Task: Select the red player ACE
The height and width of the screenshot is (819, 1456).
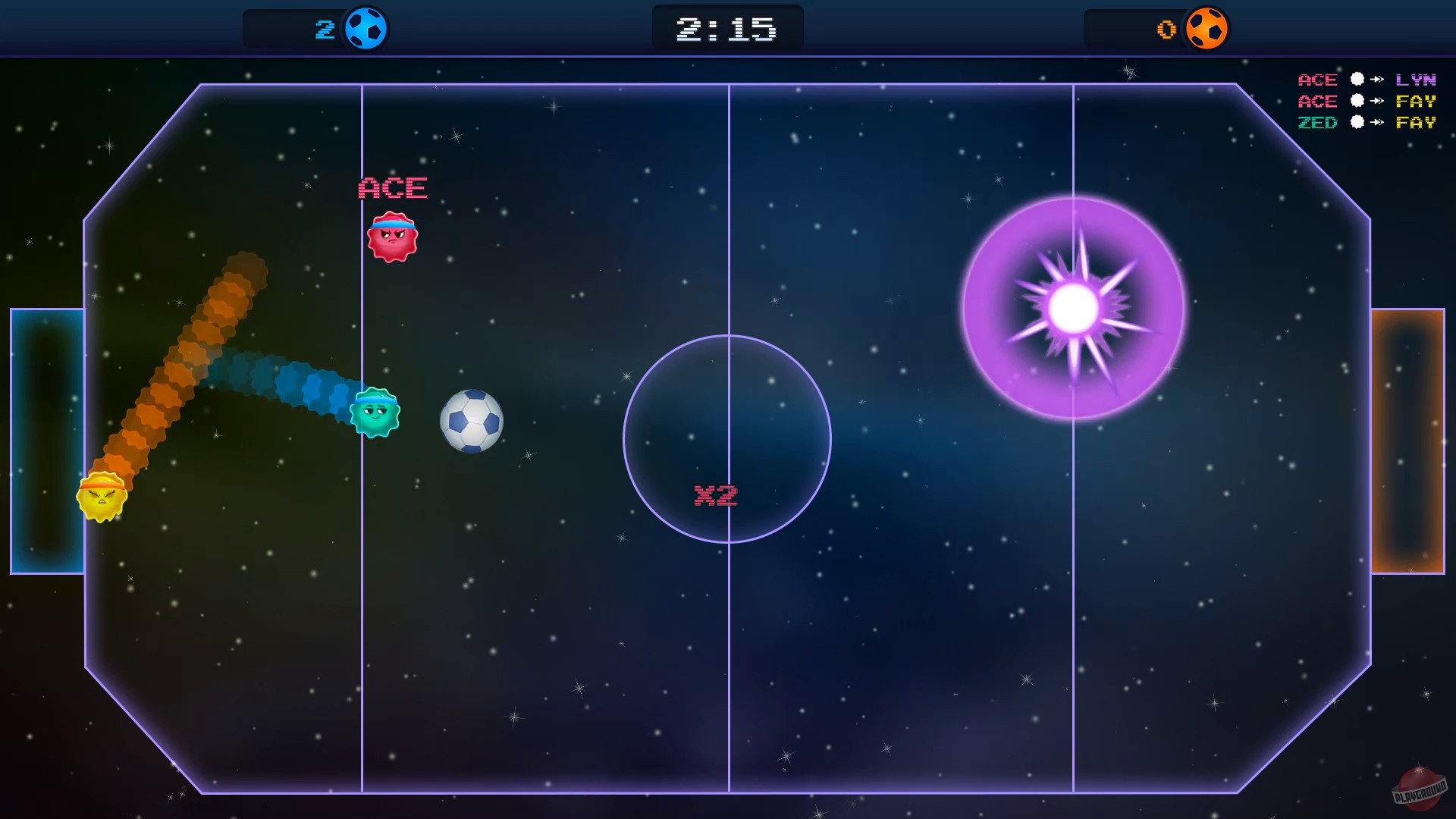Action: coord(394,237)
